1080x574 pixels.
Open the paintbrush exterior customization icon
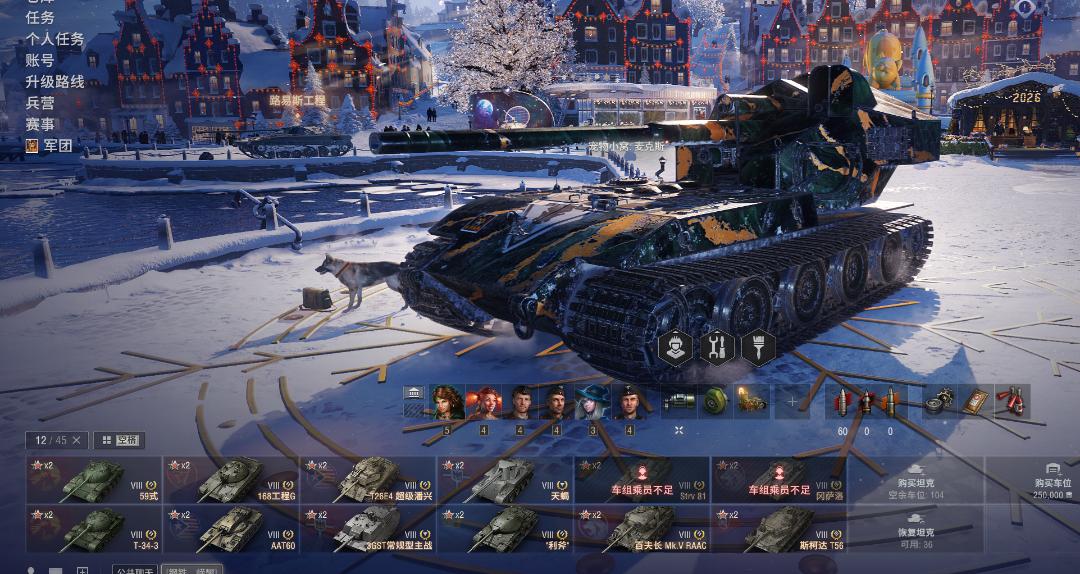757,348
